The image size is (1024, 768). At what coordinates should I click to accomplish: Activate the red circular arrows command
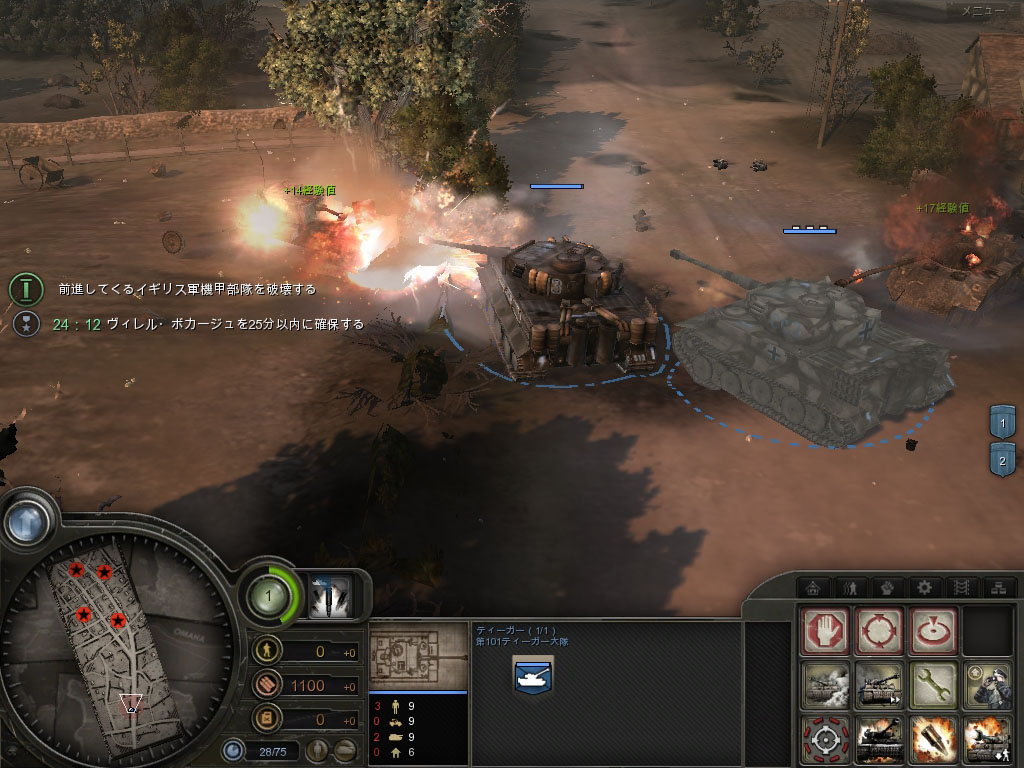click(x=880, y=631)
